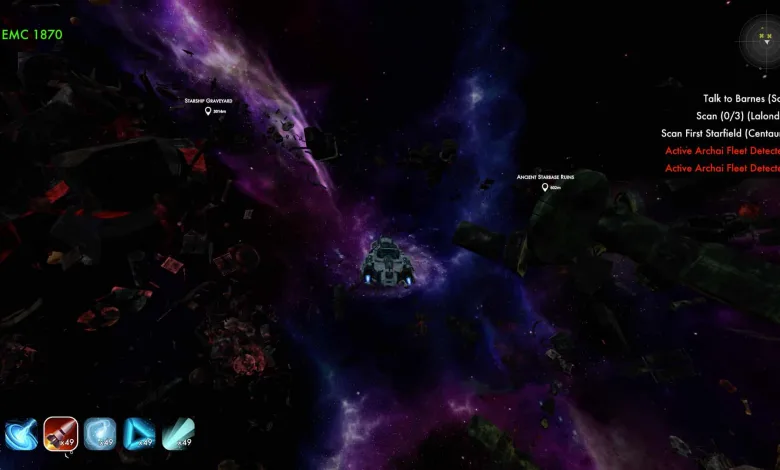Screen dimensions: 780x470
Task: Click the Starship Graveyard waypoint marker
Action: (208, 111)
